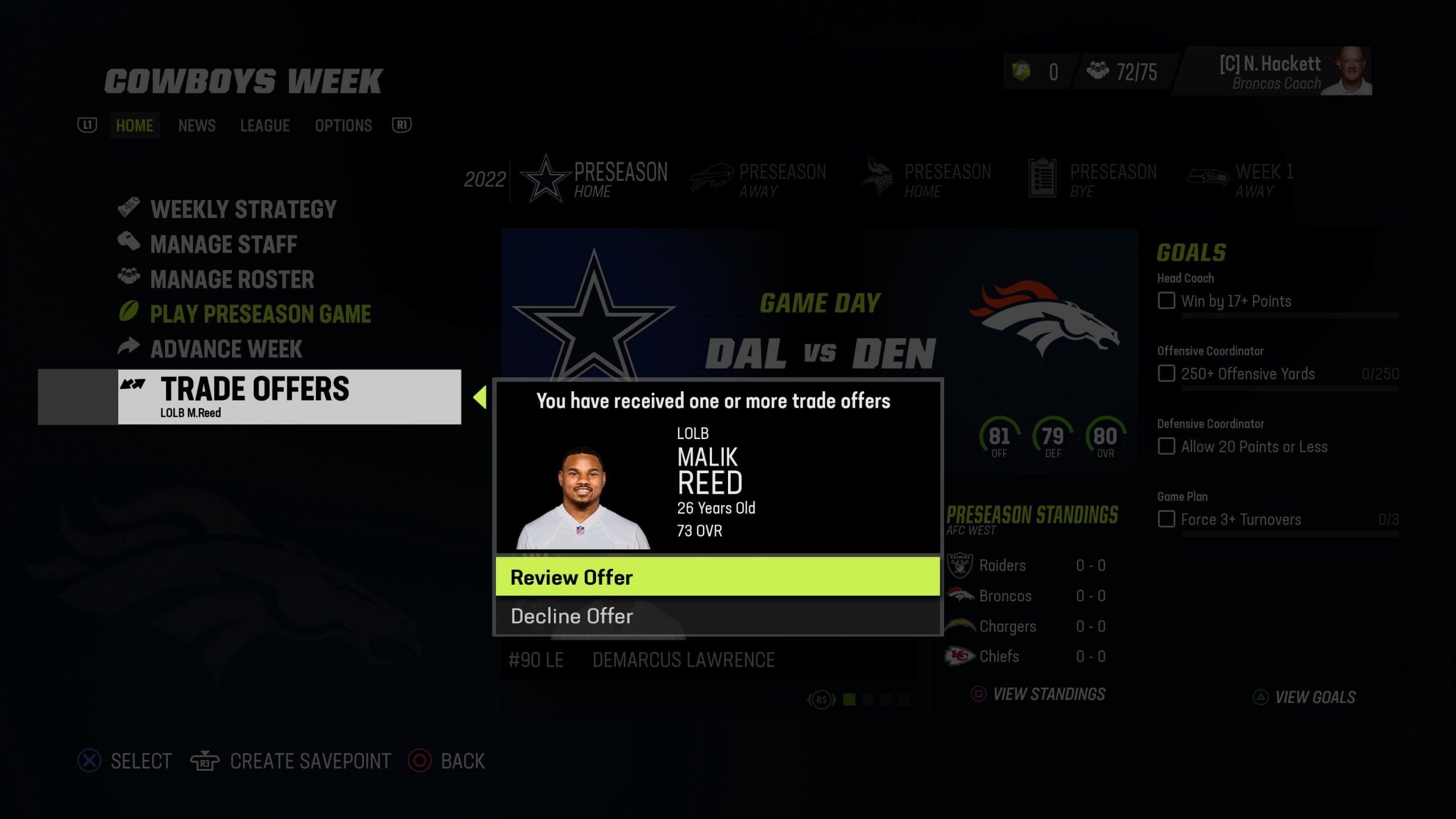1456x819 pixels.
Task: Choose Decline Offer for Malik Reed
Action: tap(717, 616)
